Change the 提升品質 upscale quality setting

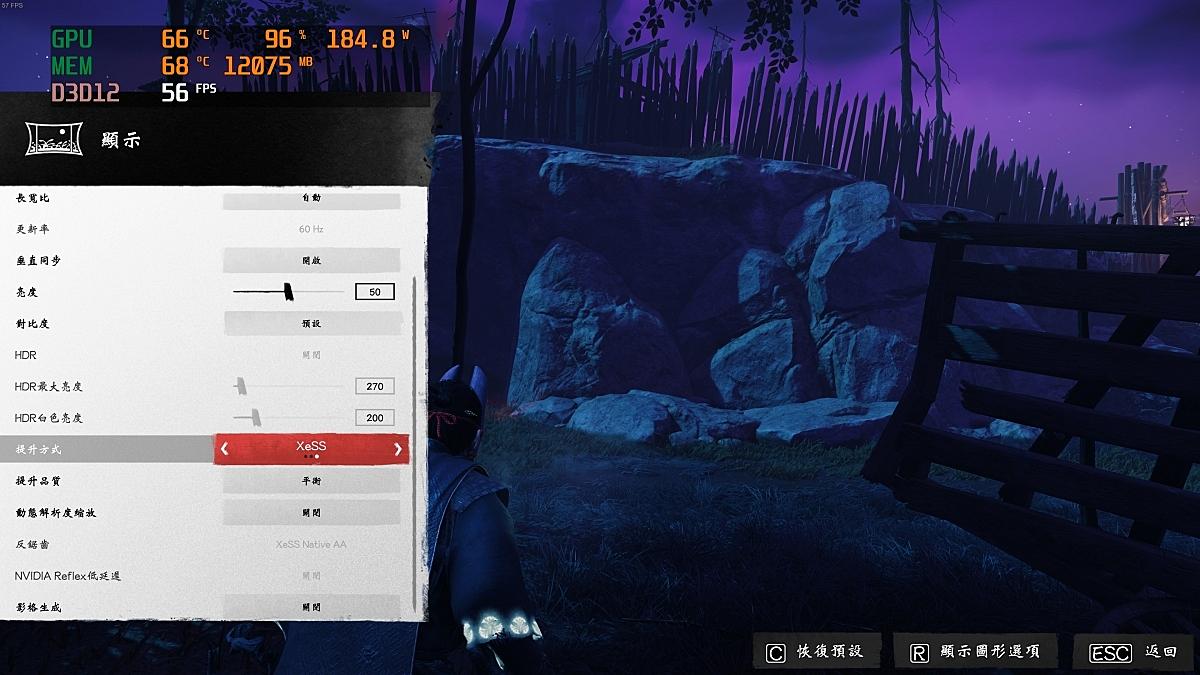point(311,481)
